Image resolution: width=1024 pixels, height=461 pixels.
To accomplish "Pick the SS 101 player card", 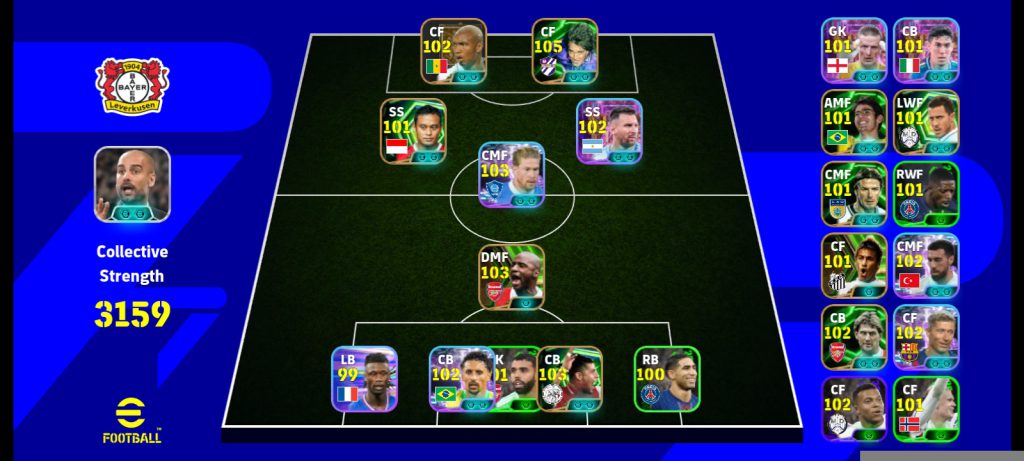I will click(x=413, y=131).
